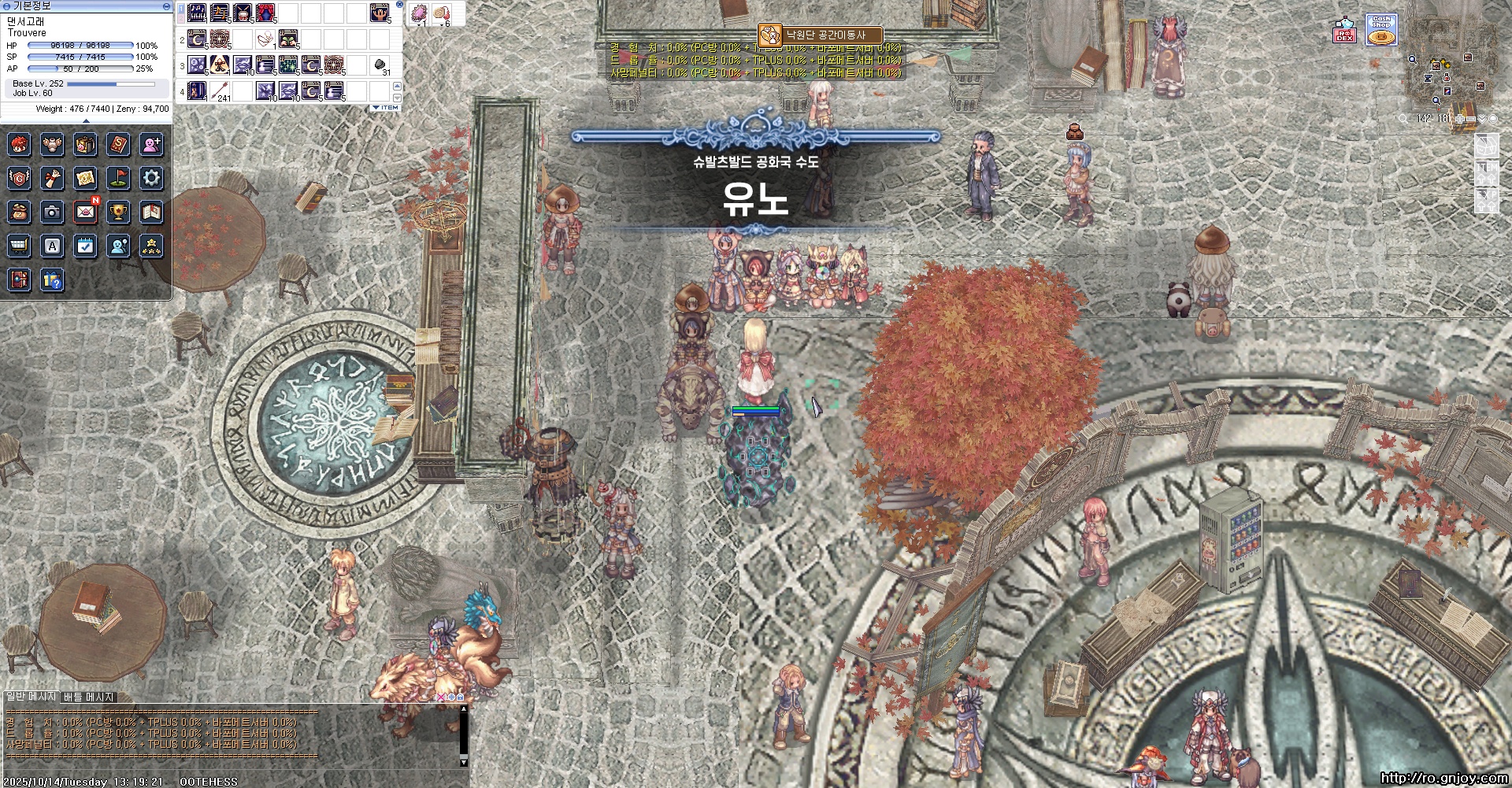Image resolution: width=1512 pixels, height=788 pixels.
Task: Select the arrow stack showing 241
Action: (220, 90)
